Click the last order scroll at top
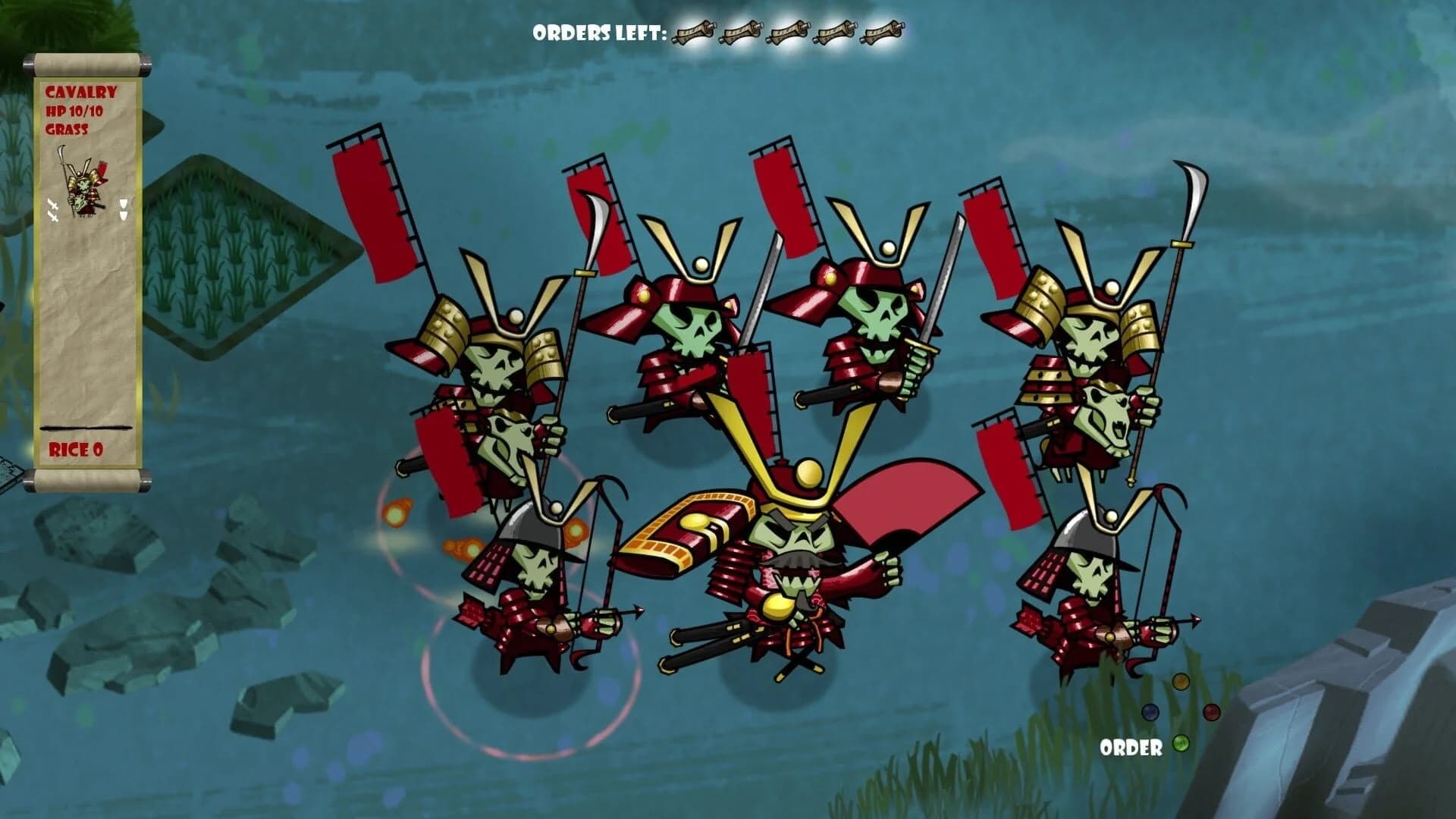The height and width of the screenshot is (819, 1456). coord(883,32)
